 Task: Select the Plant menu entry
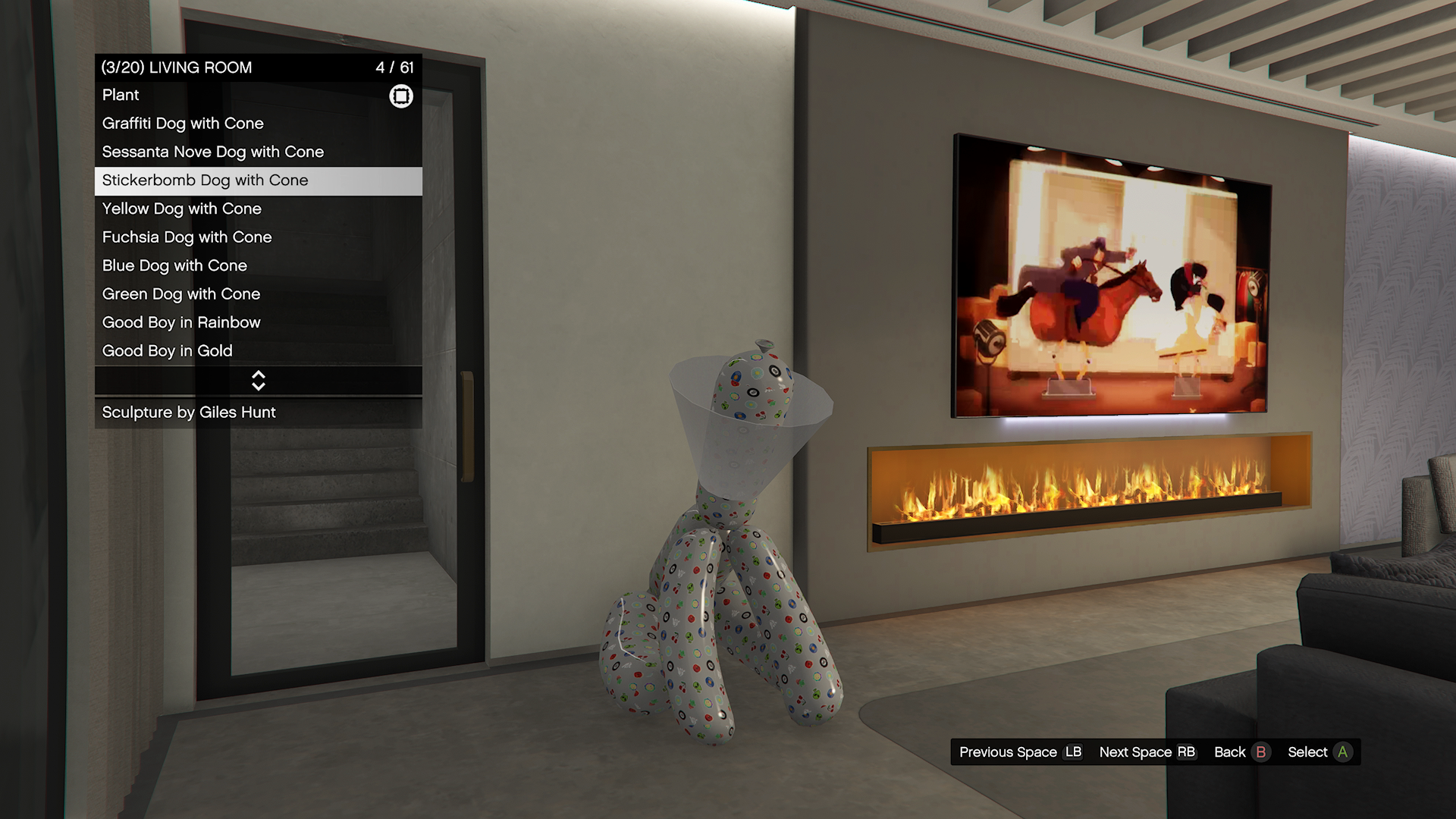(x=258, y=96)
